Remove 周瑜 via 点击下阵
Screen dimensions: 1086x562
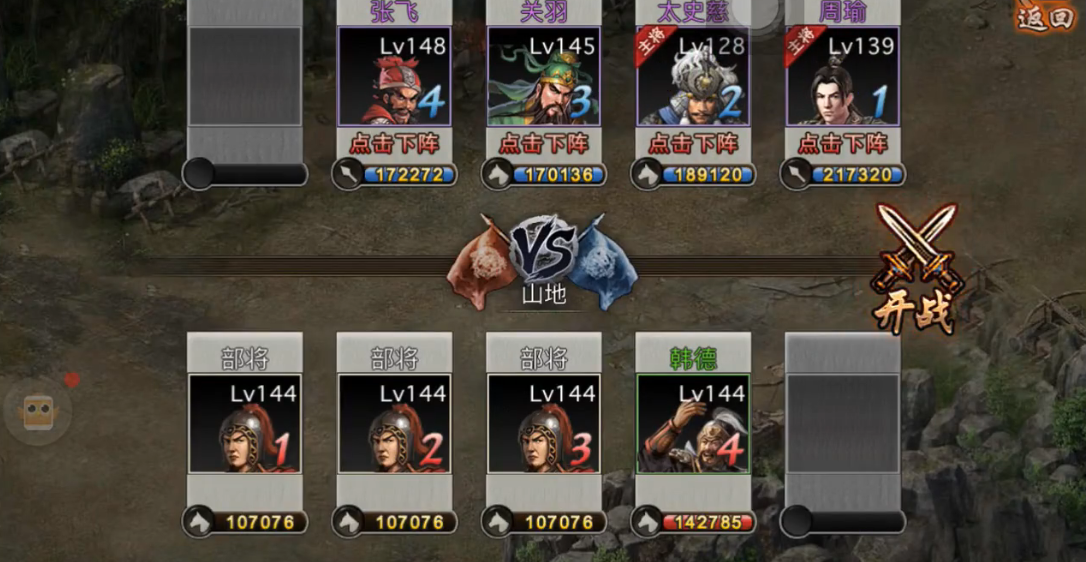tap(842, 143)
